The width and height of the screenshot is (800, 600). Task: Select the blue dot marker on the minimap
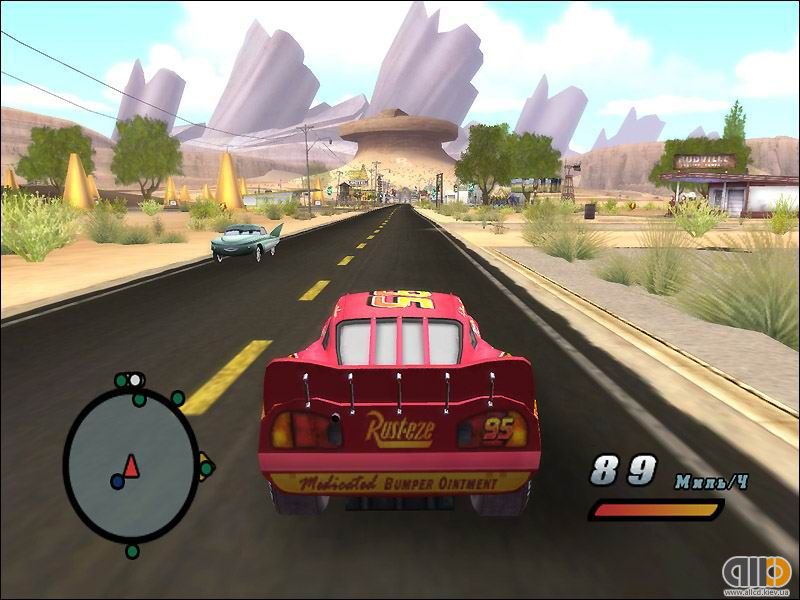tap(117, 481)
